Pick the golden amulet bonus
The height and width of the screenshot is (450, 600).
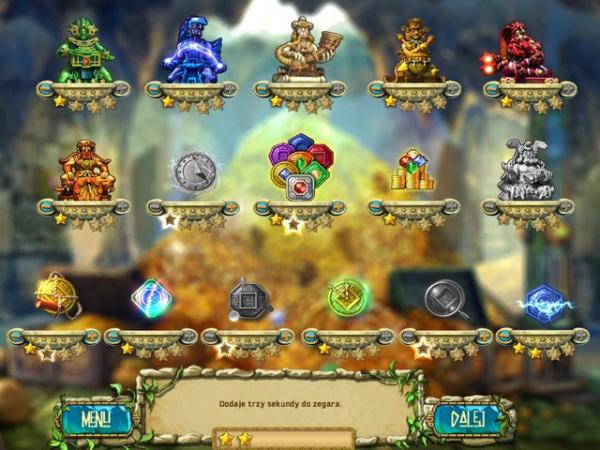[x=55, y=296]
